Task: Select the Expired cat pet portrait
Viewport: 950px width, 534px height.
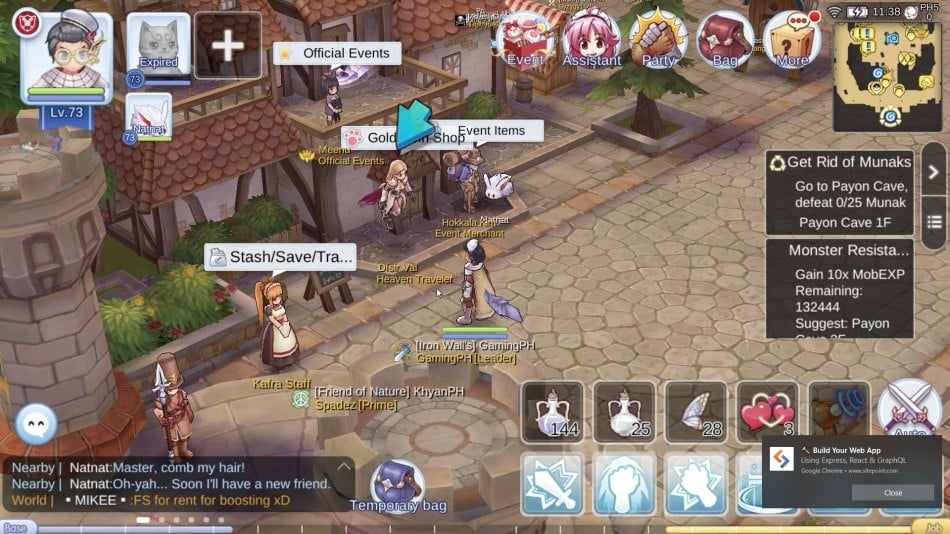Action: click(x=158, y=43)
